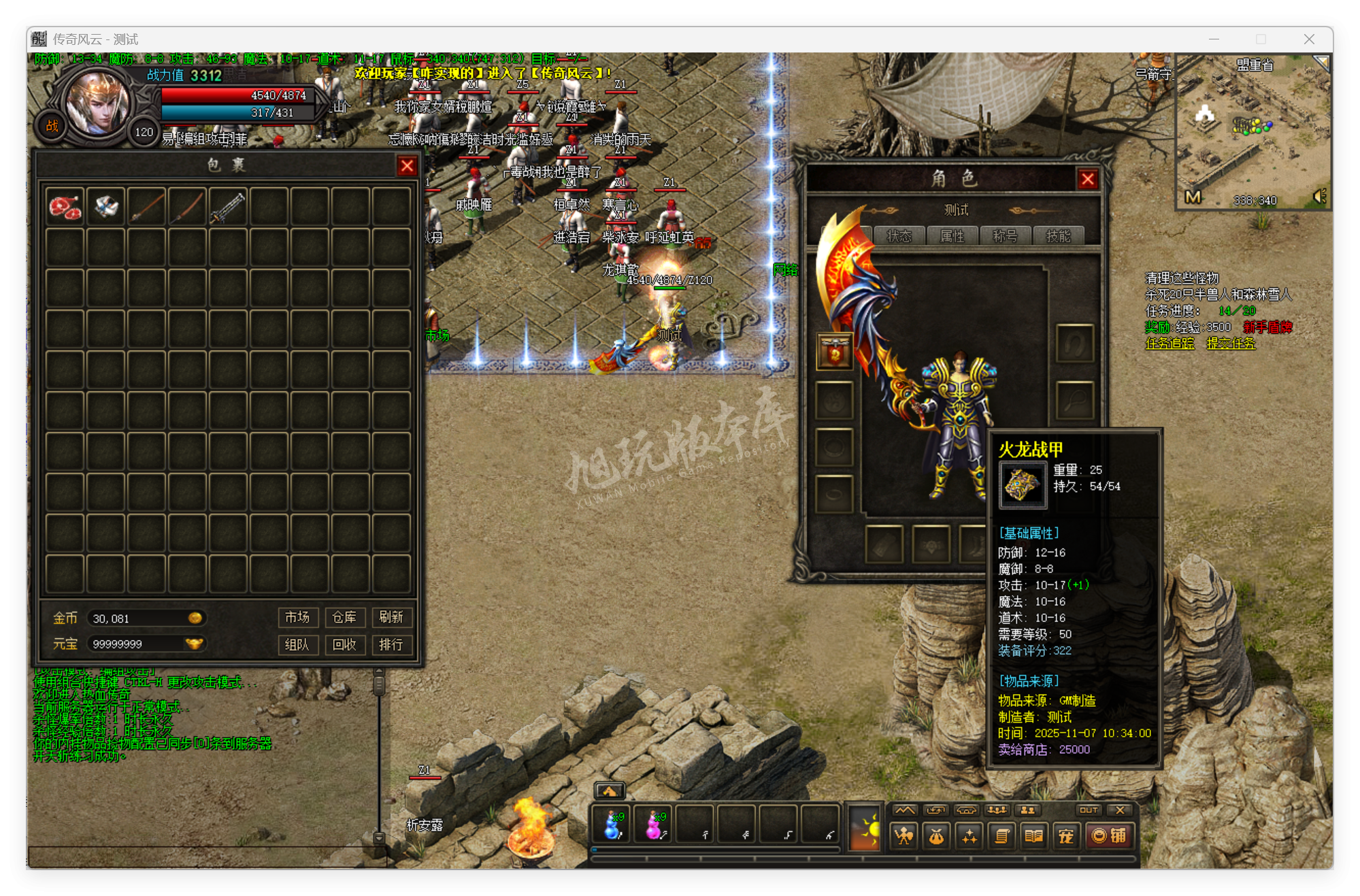Open the character panel icon
Screen dimensions: 1360x896
point(903,835)
